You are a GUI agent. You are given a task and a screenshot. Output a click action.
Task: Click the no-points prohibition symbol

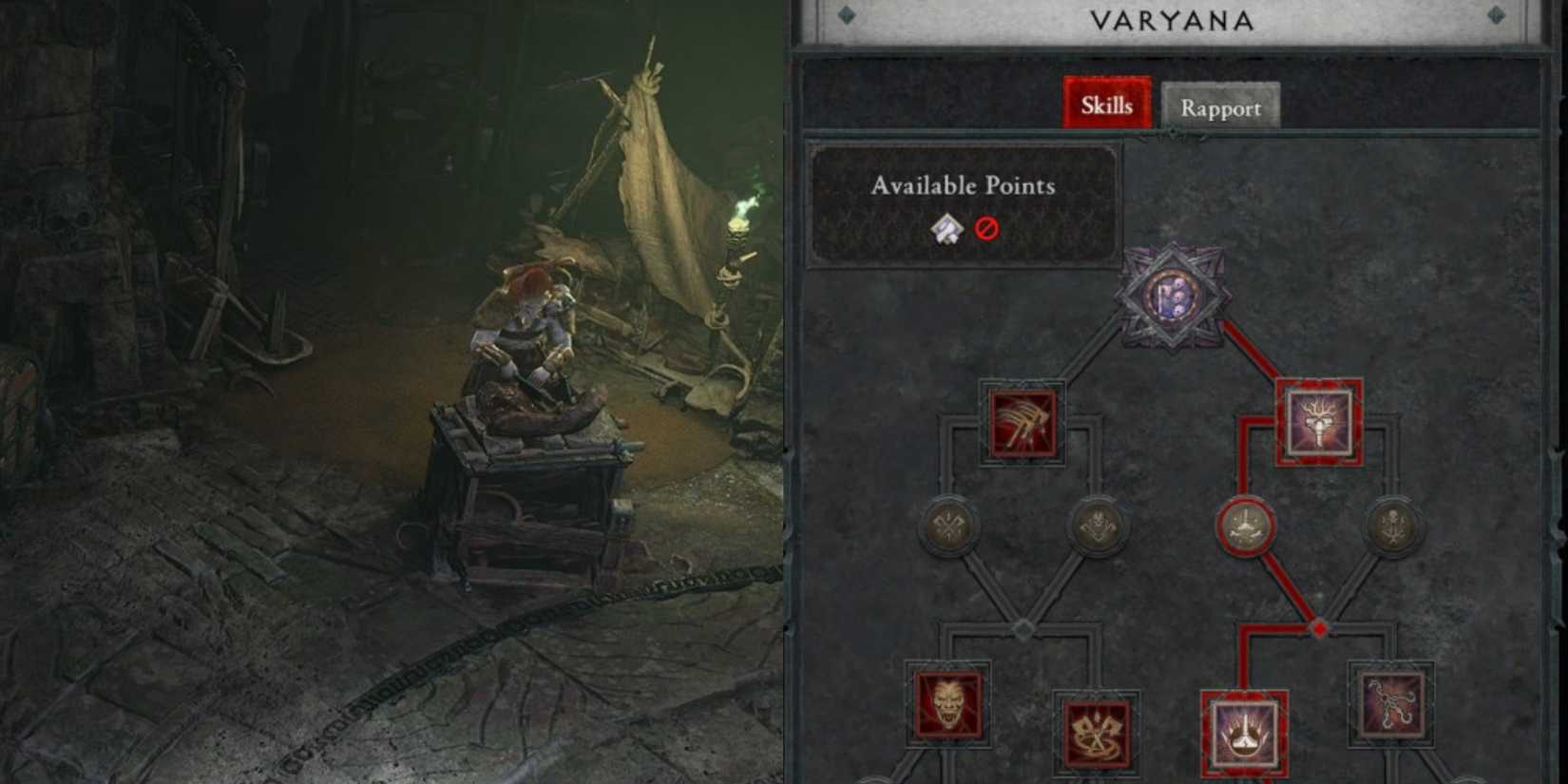(988, 227)
